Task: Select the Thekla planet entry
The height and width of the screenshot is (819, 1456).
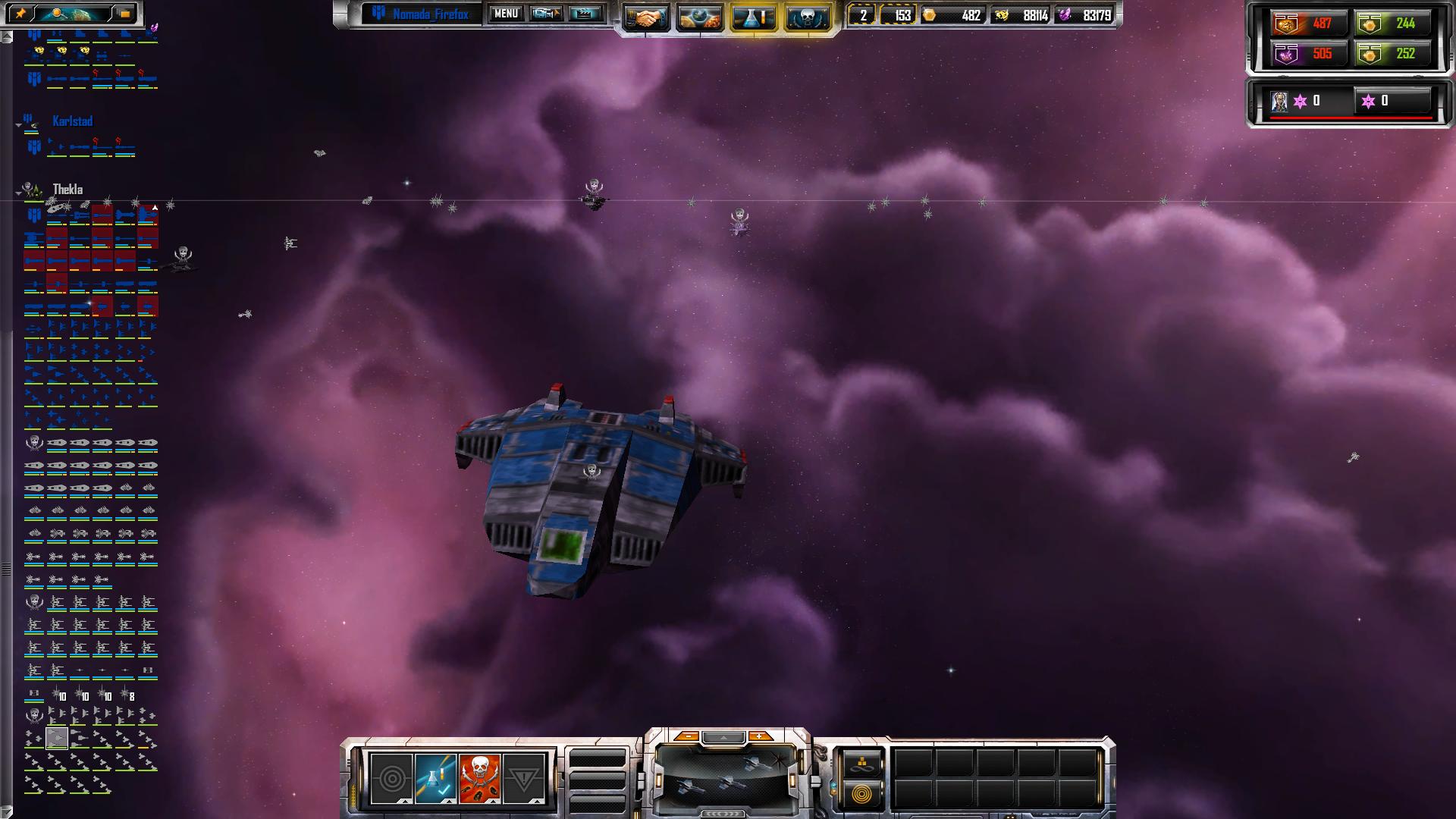Action: click(67, 190)
